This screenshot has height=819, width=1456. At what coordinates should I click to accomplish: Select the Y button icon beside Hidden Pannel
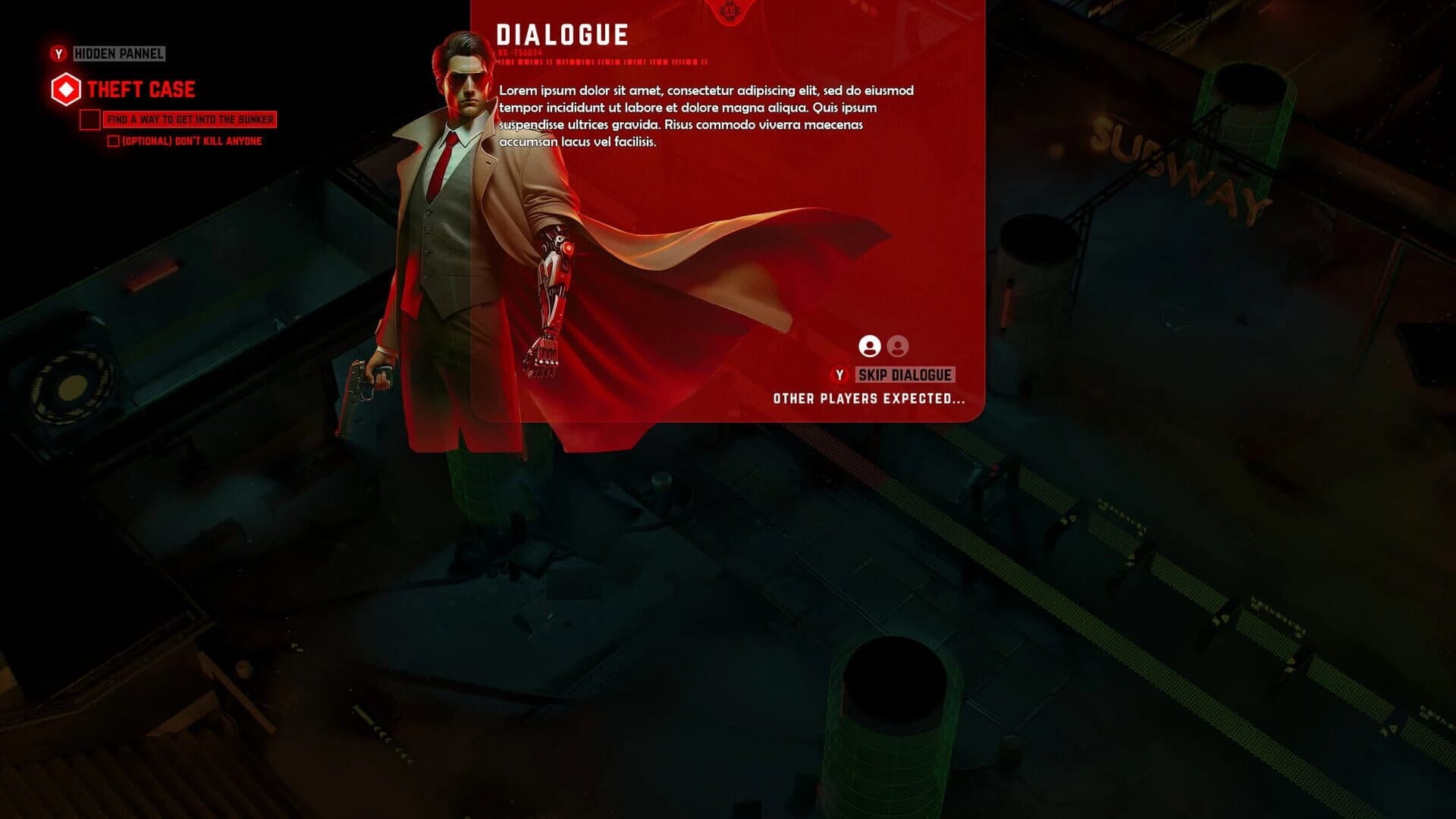[x=57, y=54]
